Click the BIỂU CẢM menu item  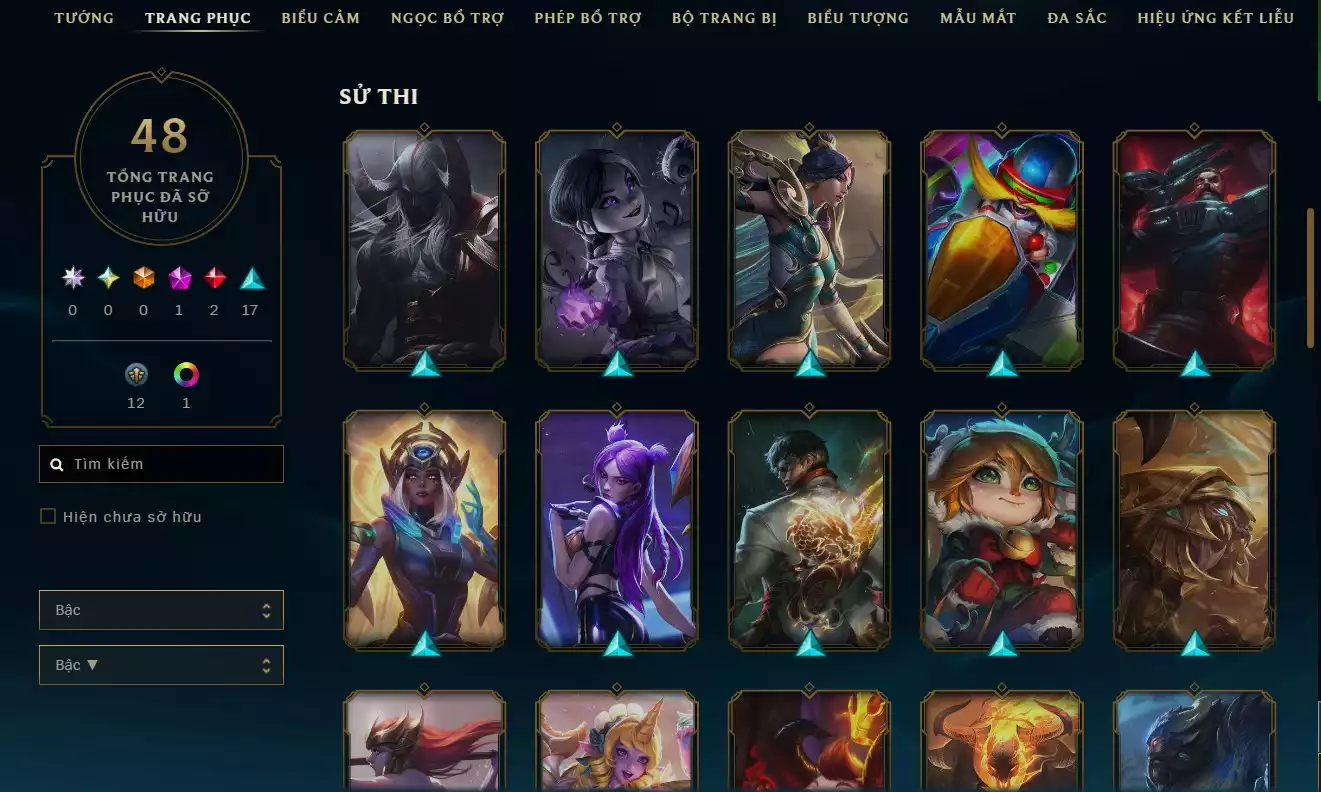320,17
